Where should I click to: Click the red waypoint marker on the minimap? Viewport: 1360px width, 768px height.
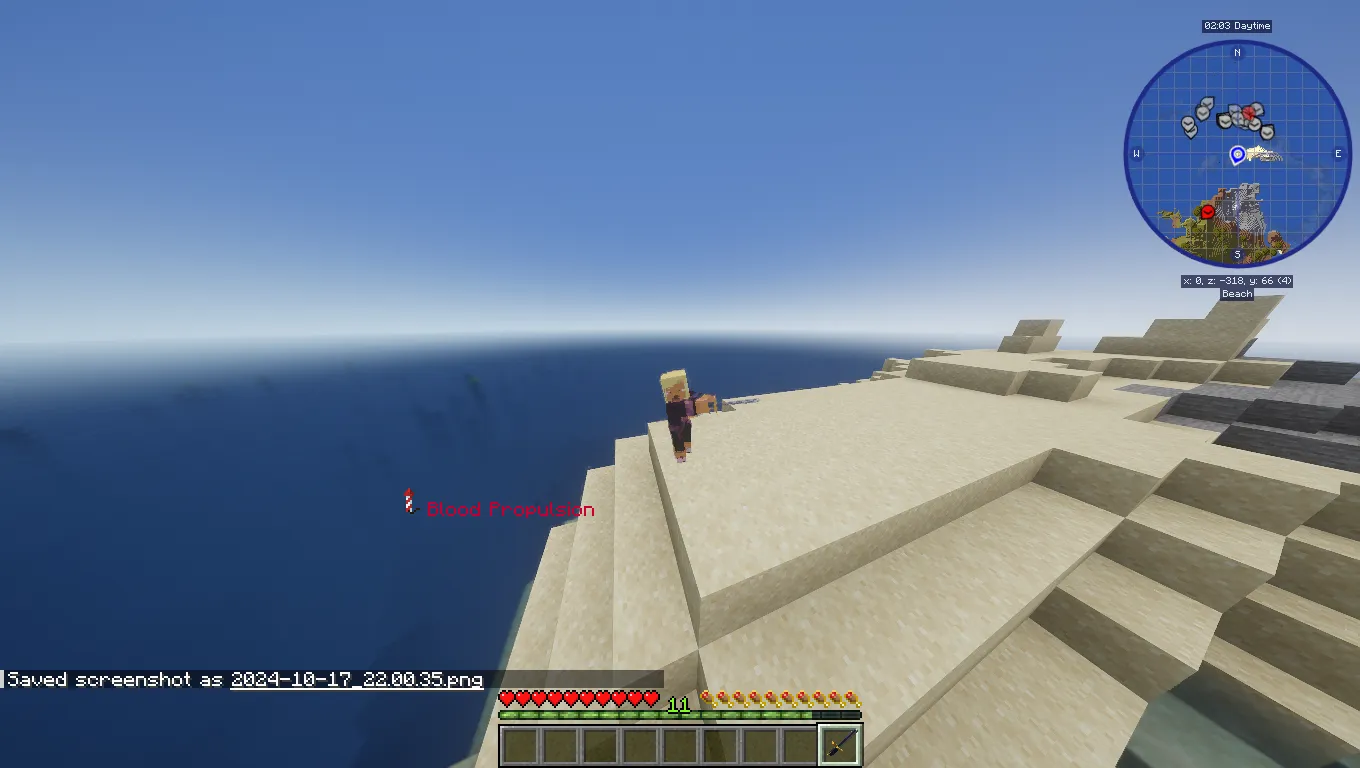point(1207,212)
